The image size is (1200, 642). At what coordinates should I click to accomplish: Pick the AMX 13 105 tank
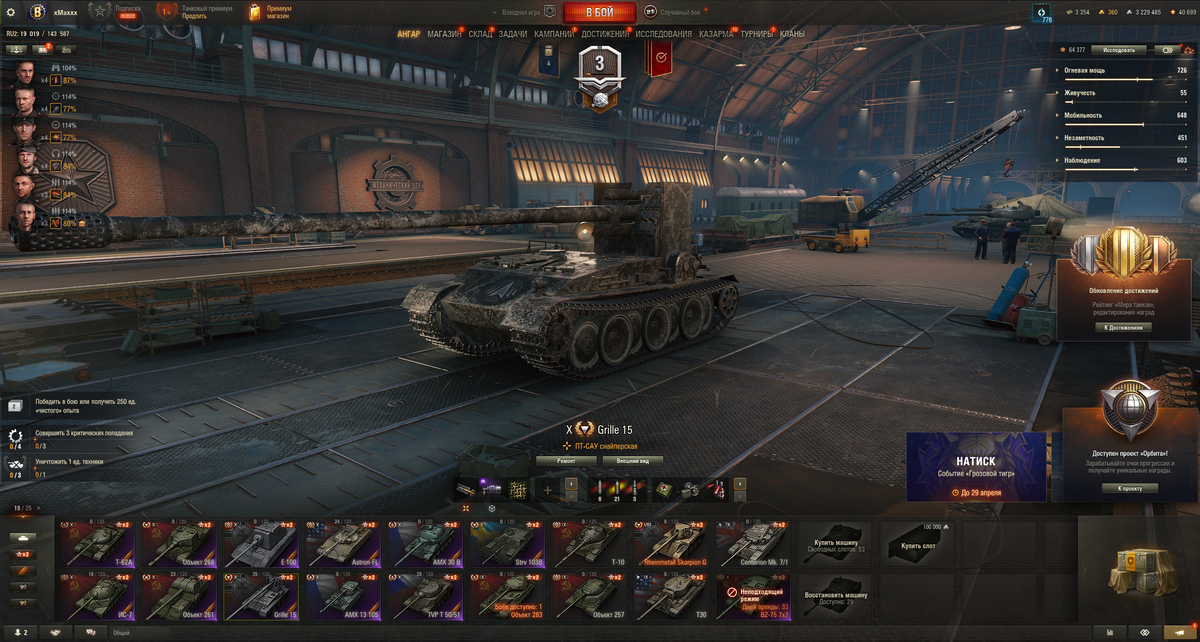point(342,596)
